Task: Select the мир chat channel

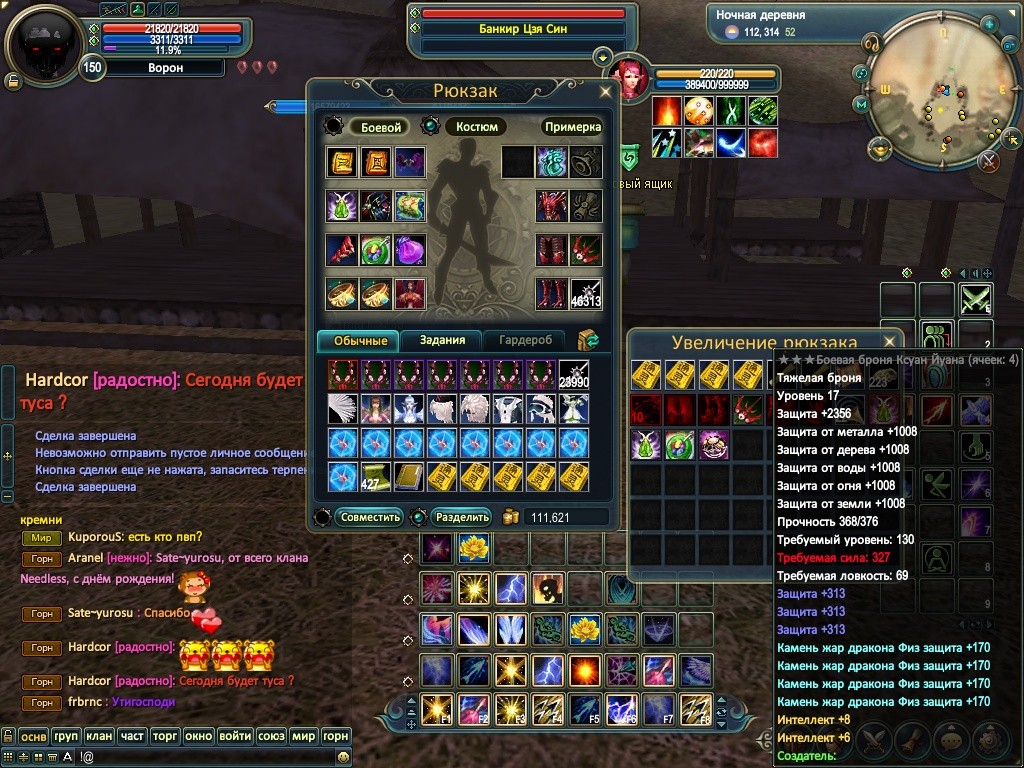Action: coord(303,736)
